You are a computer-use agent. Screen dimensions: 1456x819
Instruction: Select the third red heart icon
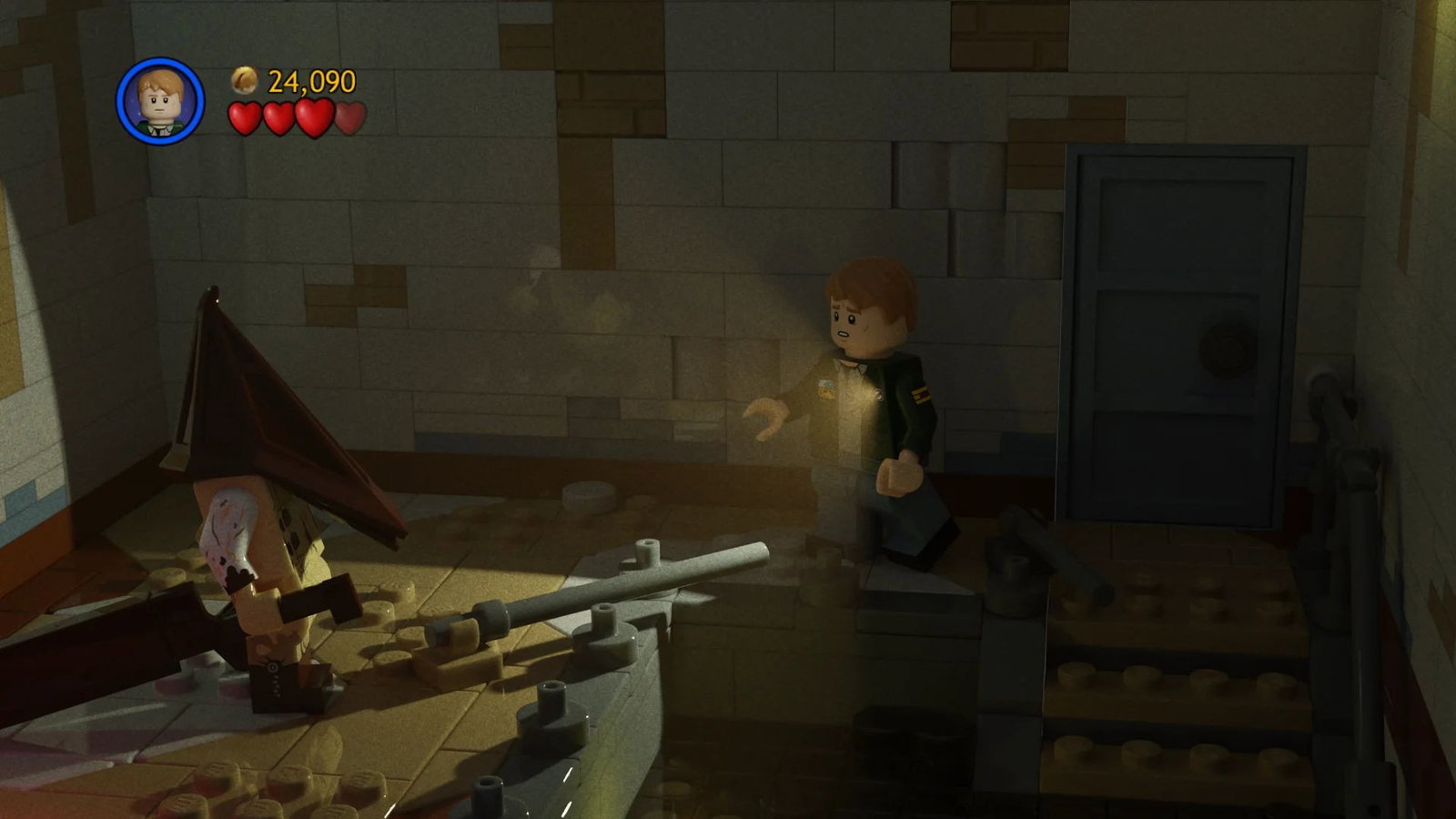[313, 118]
